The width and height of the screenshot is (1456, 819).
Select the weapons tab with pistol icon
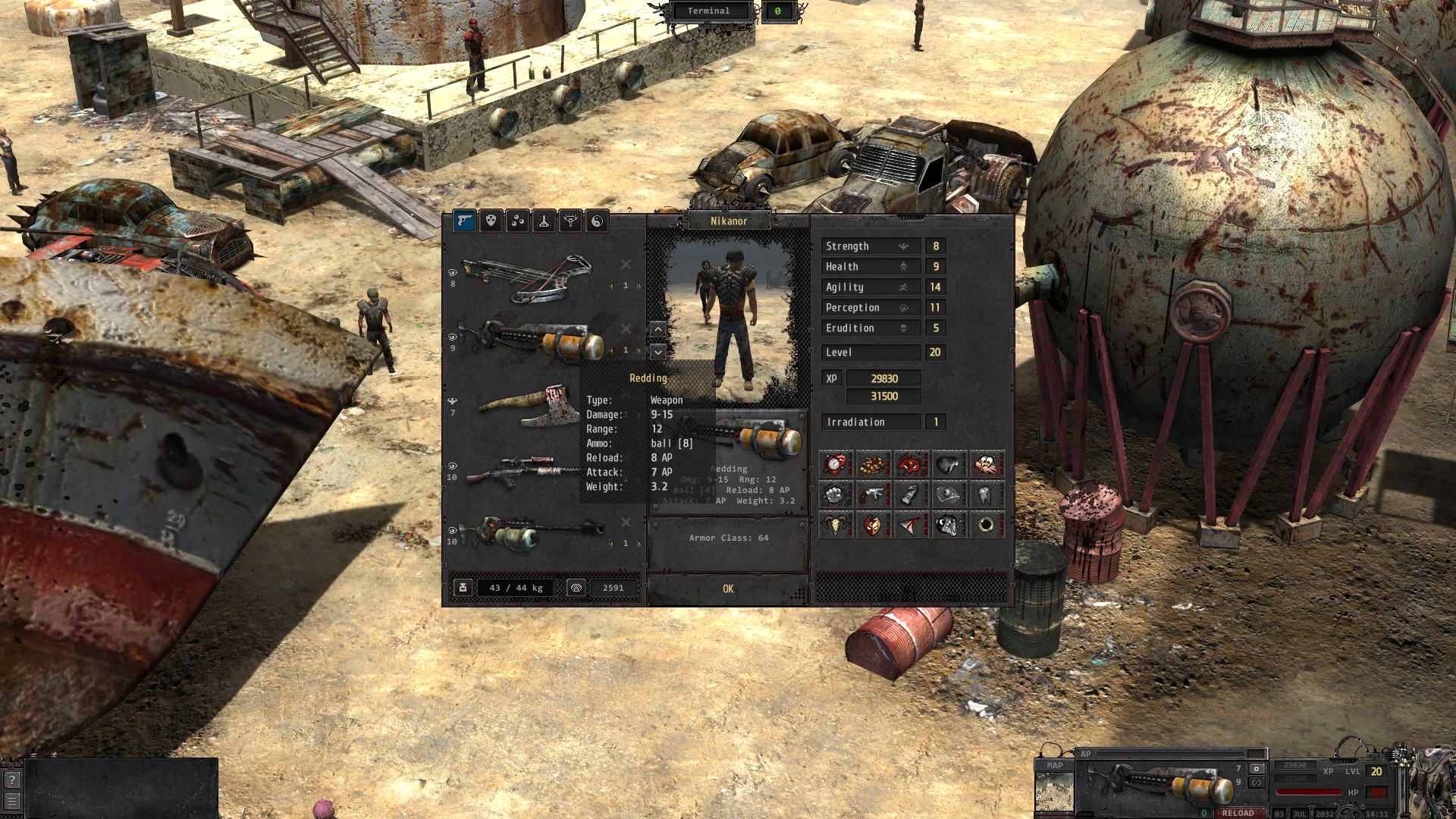coord(464,221)
